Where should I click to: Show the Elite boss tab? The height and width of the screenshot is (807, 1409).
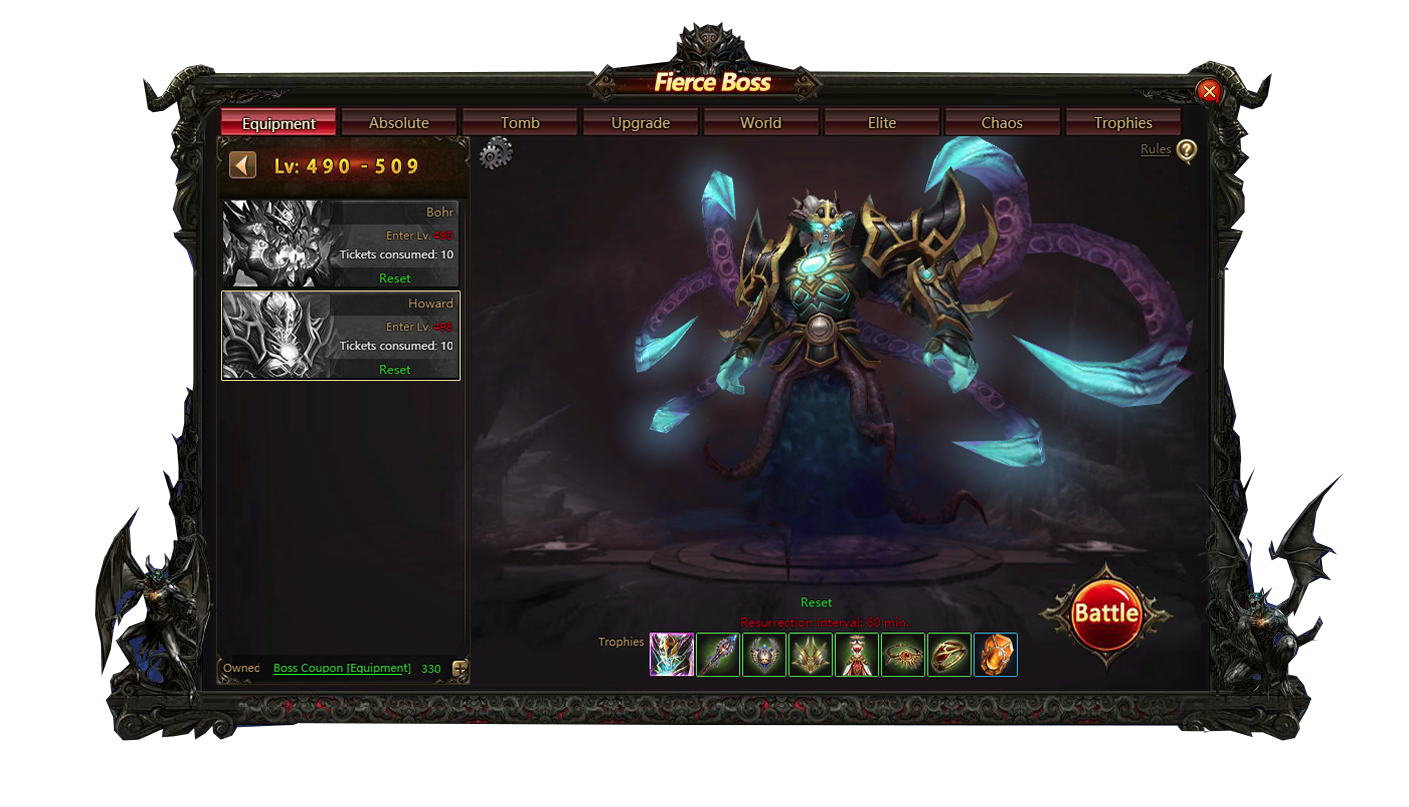coord(882,123)
